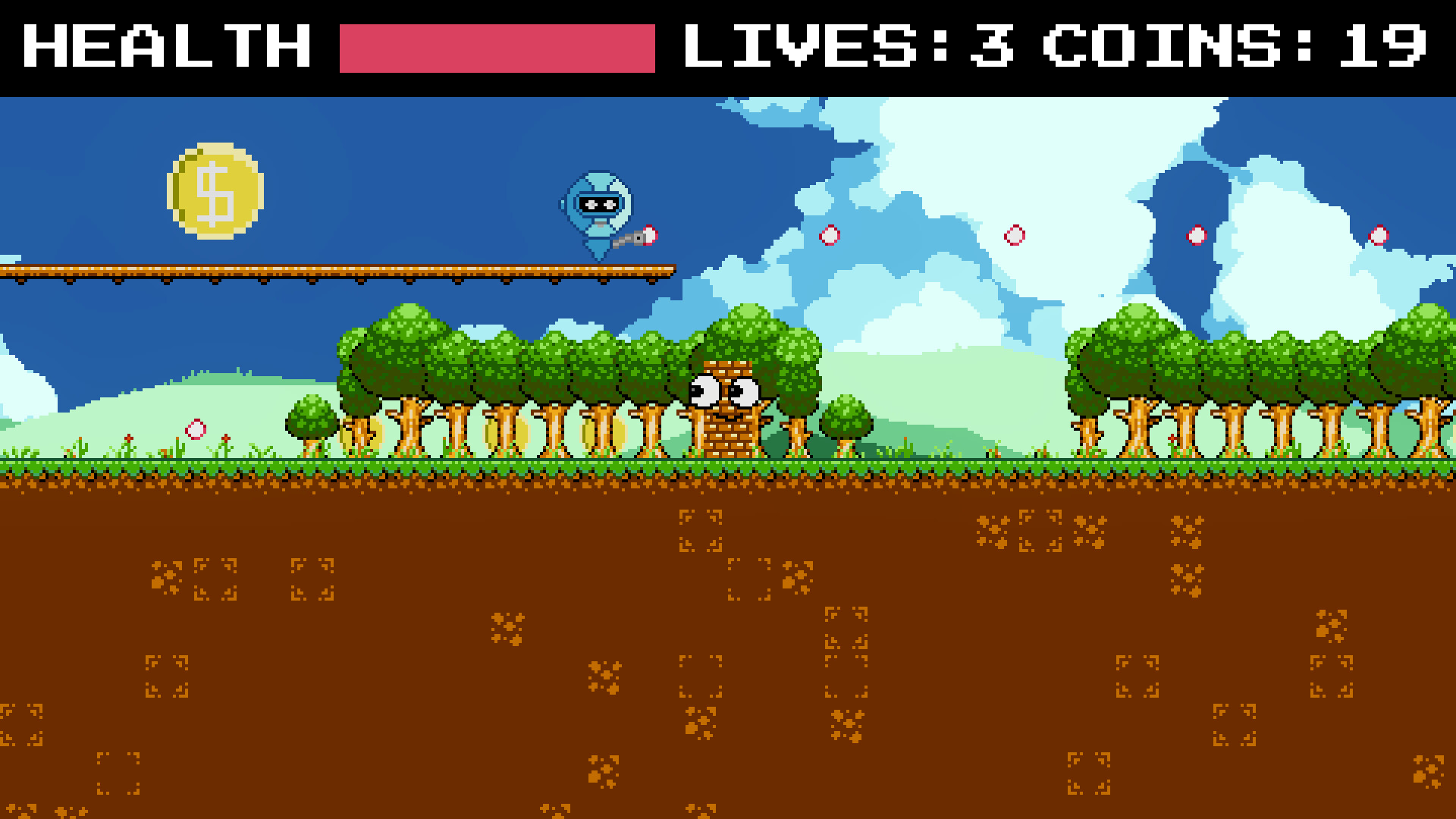Click the red health bar
This screenshot has height=819, width=1456.
[x=497, y=47]
